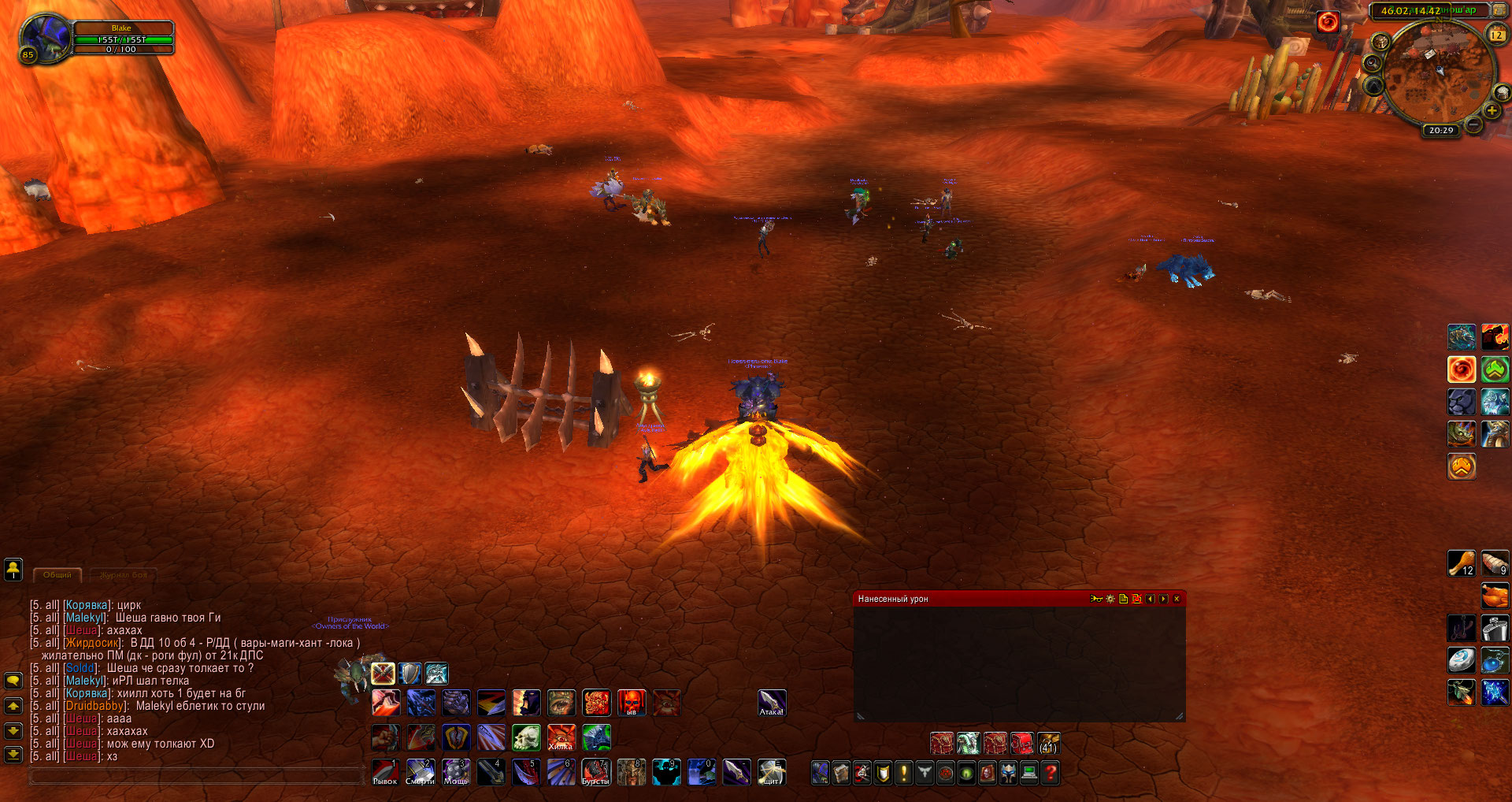Open the bag showing 41 free slots
Screen dimensions: 1512x802
click(x=1048, y=743)
